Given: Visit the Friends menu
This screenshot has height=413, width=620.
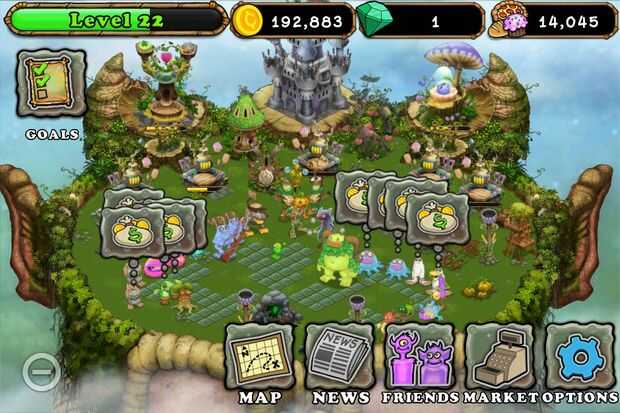Looking at the screenshot, I should (x=419, y=357).
